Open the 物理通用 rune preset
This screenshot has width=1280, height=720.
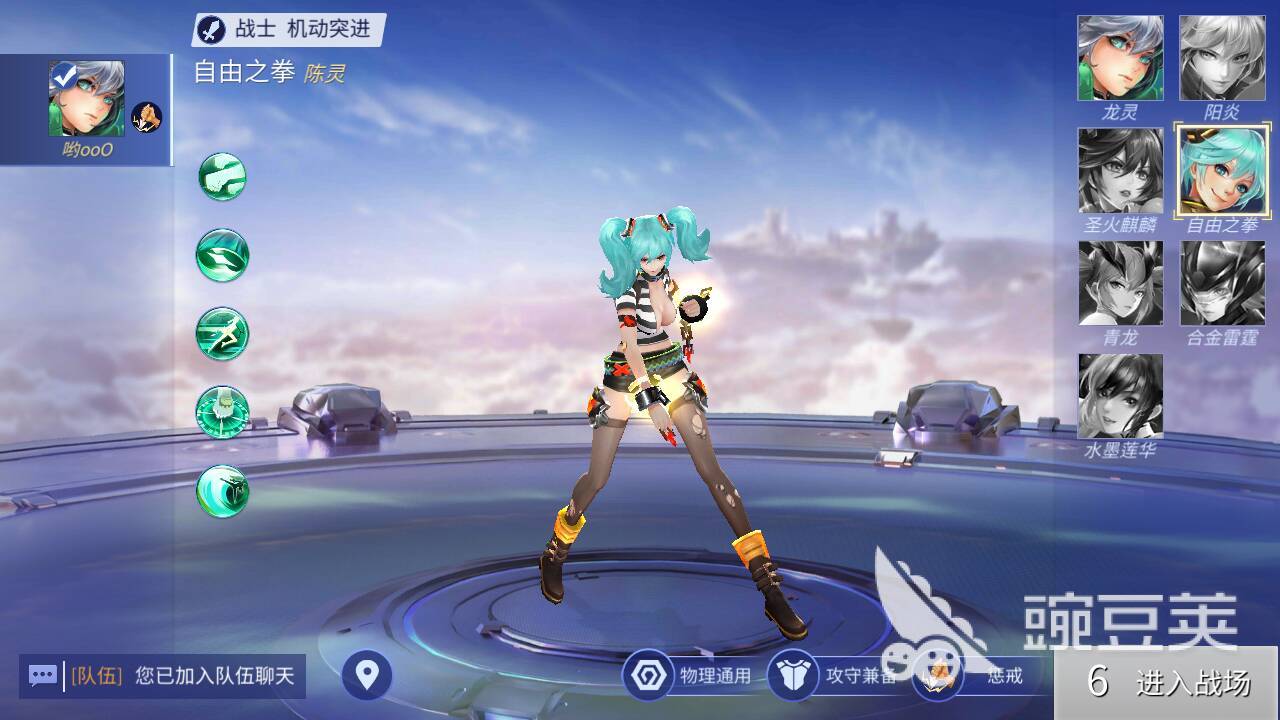688,676
